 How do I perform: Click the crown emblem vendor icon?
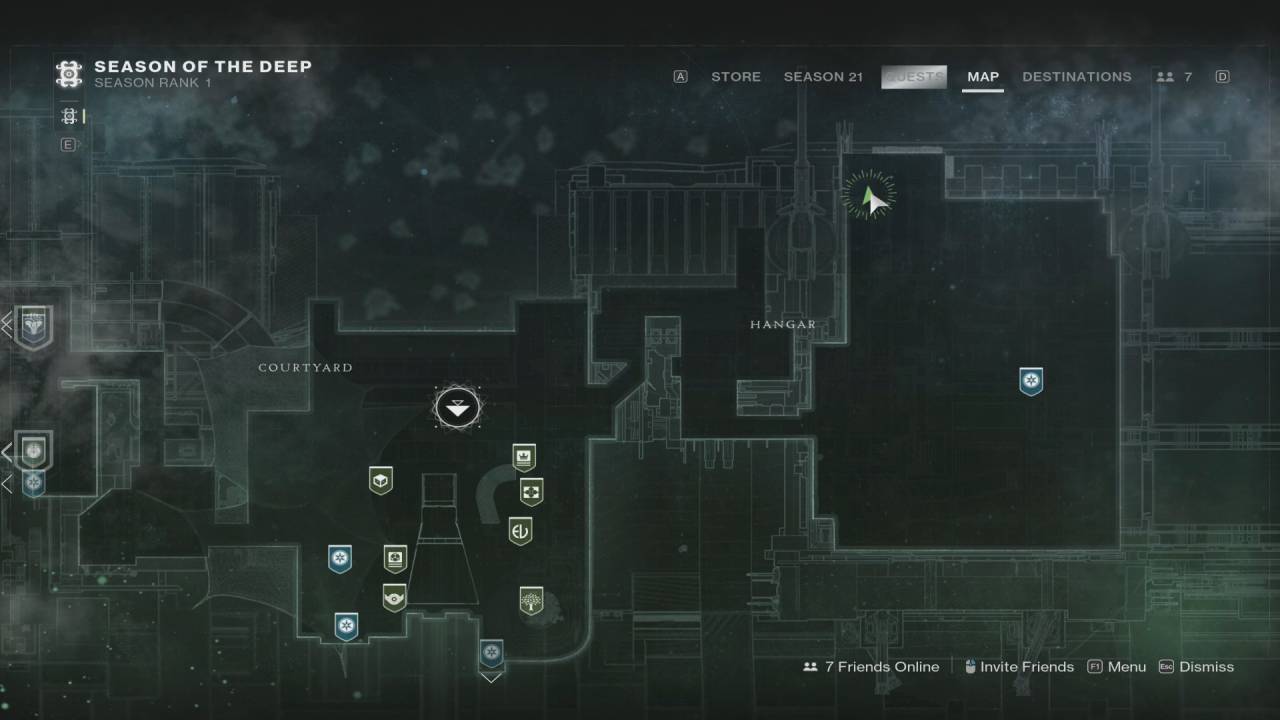[x=523, y=456]
